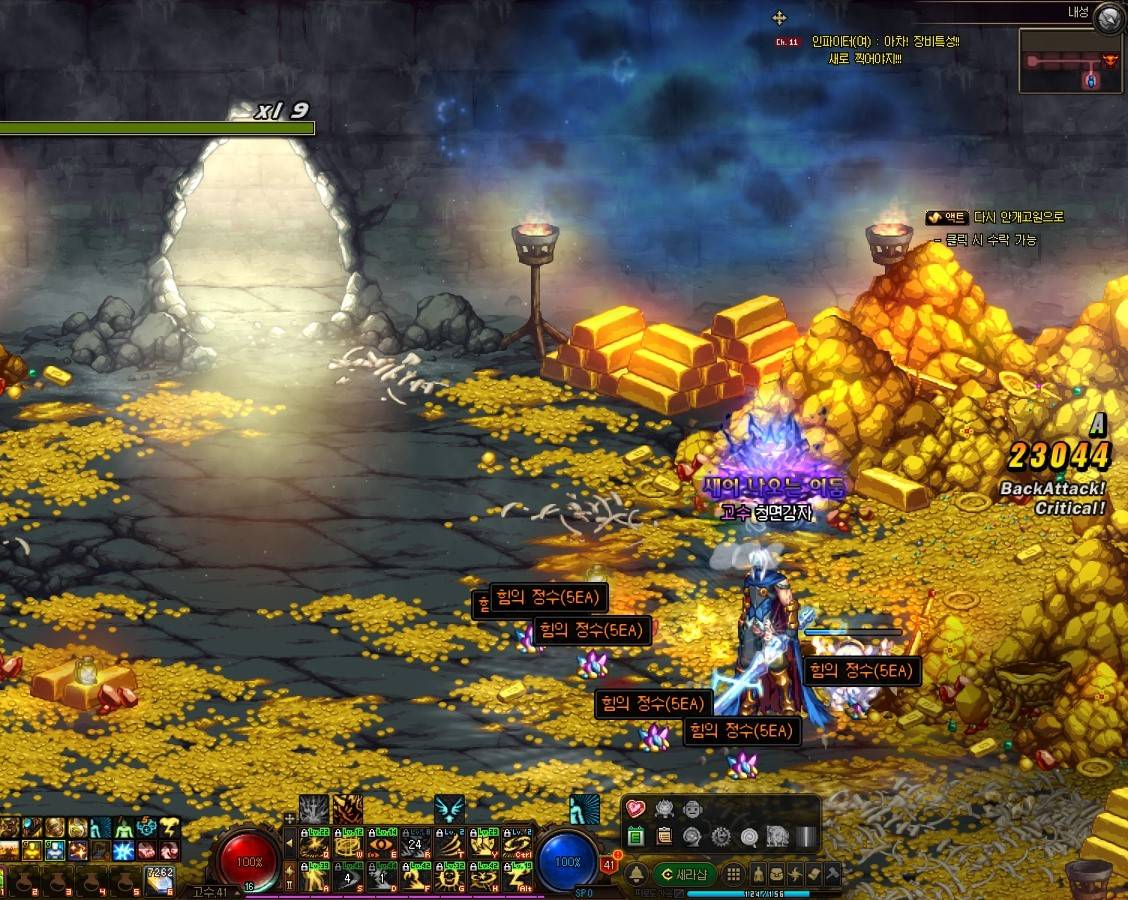Open the nine-dot grid menu
The height and width of the screenshot is (900, 1128).
(x=735, y=874)
